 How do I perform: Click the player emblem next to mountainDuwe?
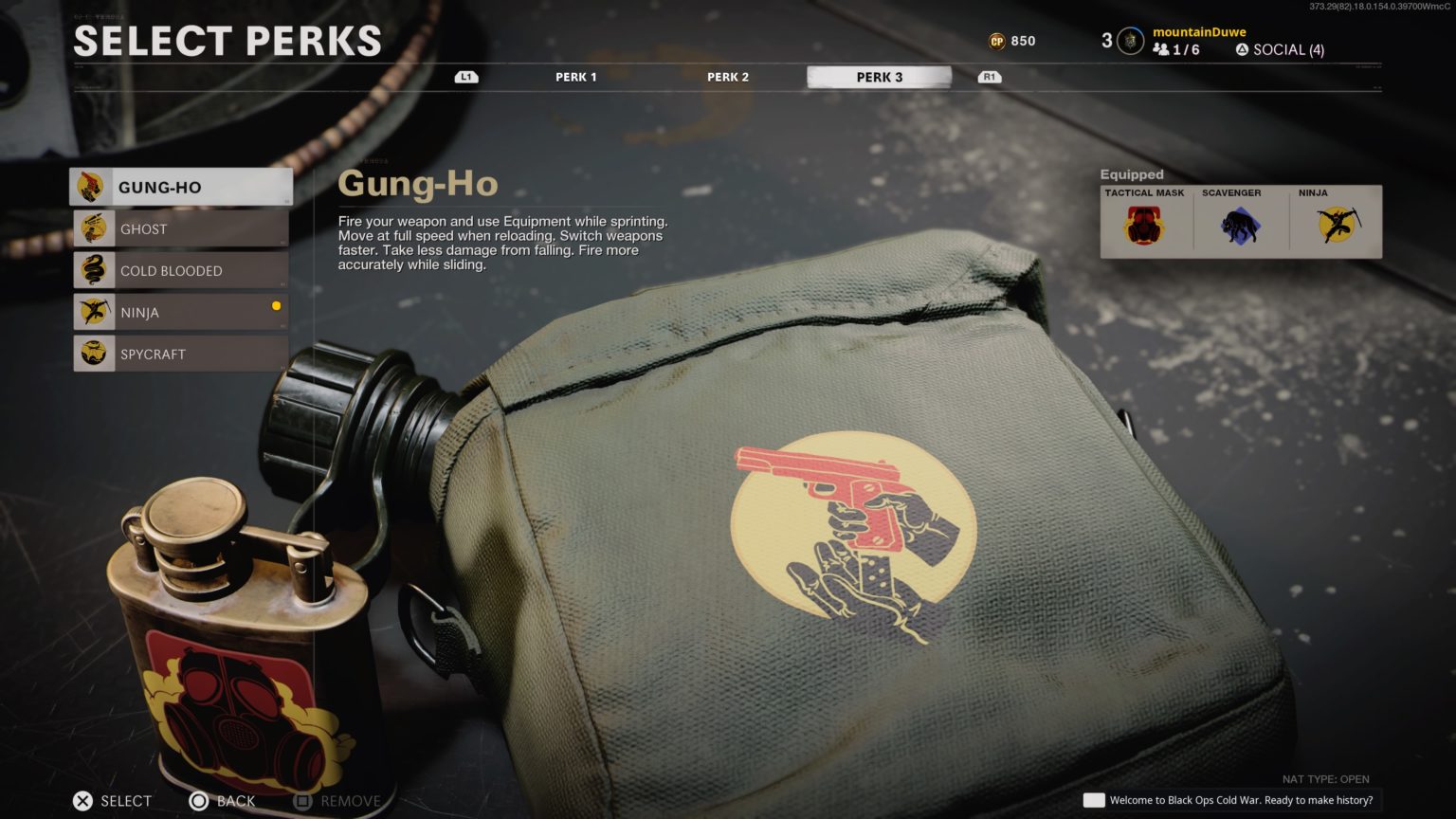pos(1128,40)
